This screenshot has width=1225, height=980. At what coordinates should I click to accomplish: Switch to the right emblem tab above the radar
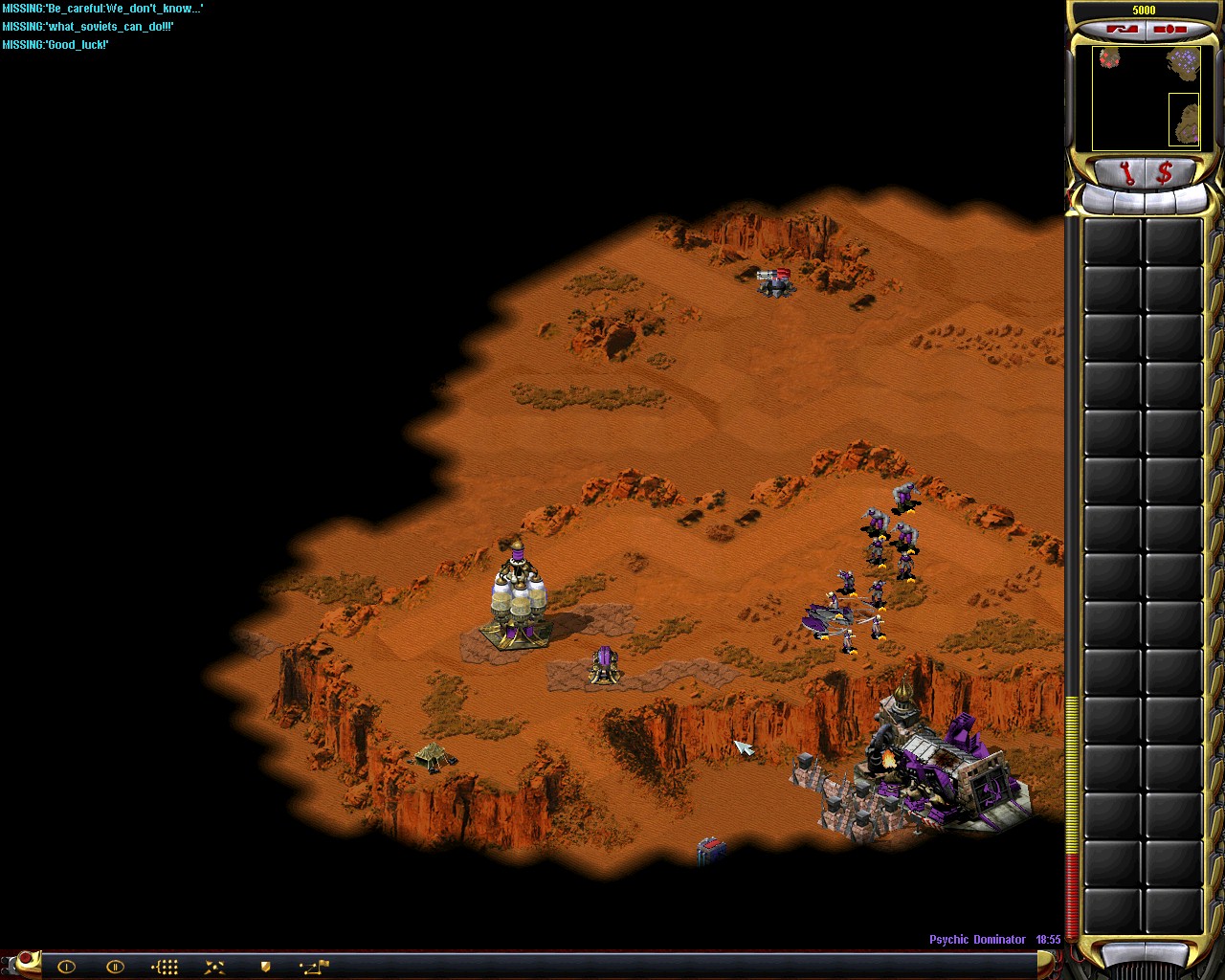1169,29
